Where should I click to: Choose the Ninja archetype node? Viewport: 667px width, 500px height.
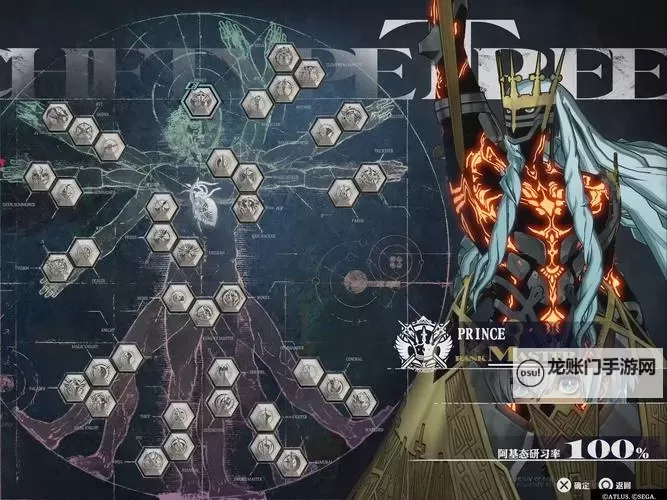coord(180,445)
